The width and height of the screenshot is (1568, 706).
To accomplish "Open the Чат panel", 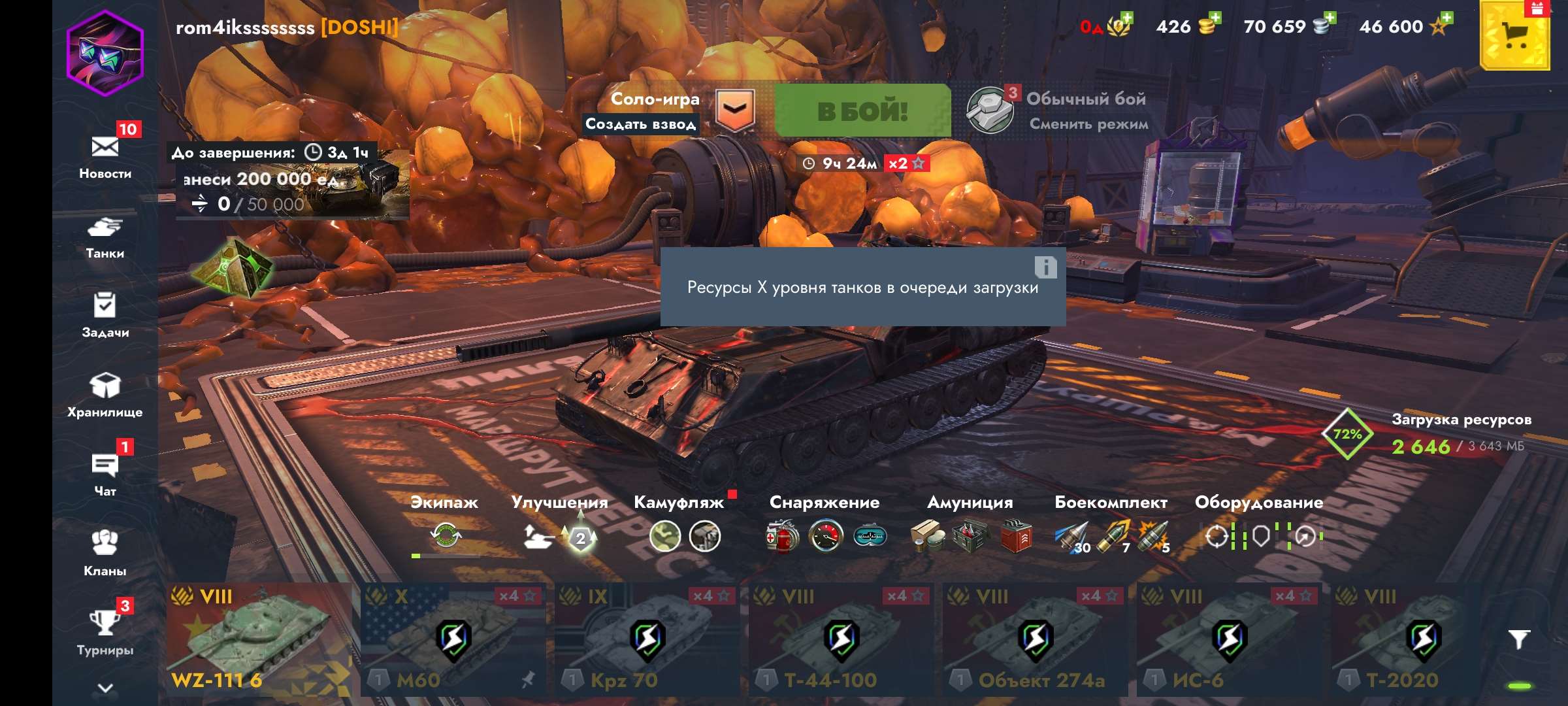I will (x=105, y=468).
